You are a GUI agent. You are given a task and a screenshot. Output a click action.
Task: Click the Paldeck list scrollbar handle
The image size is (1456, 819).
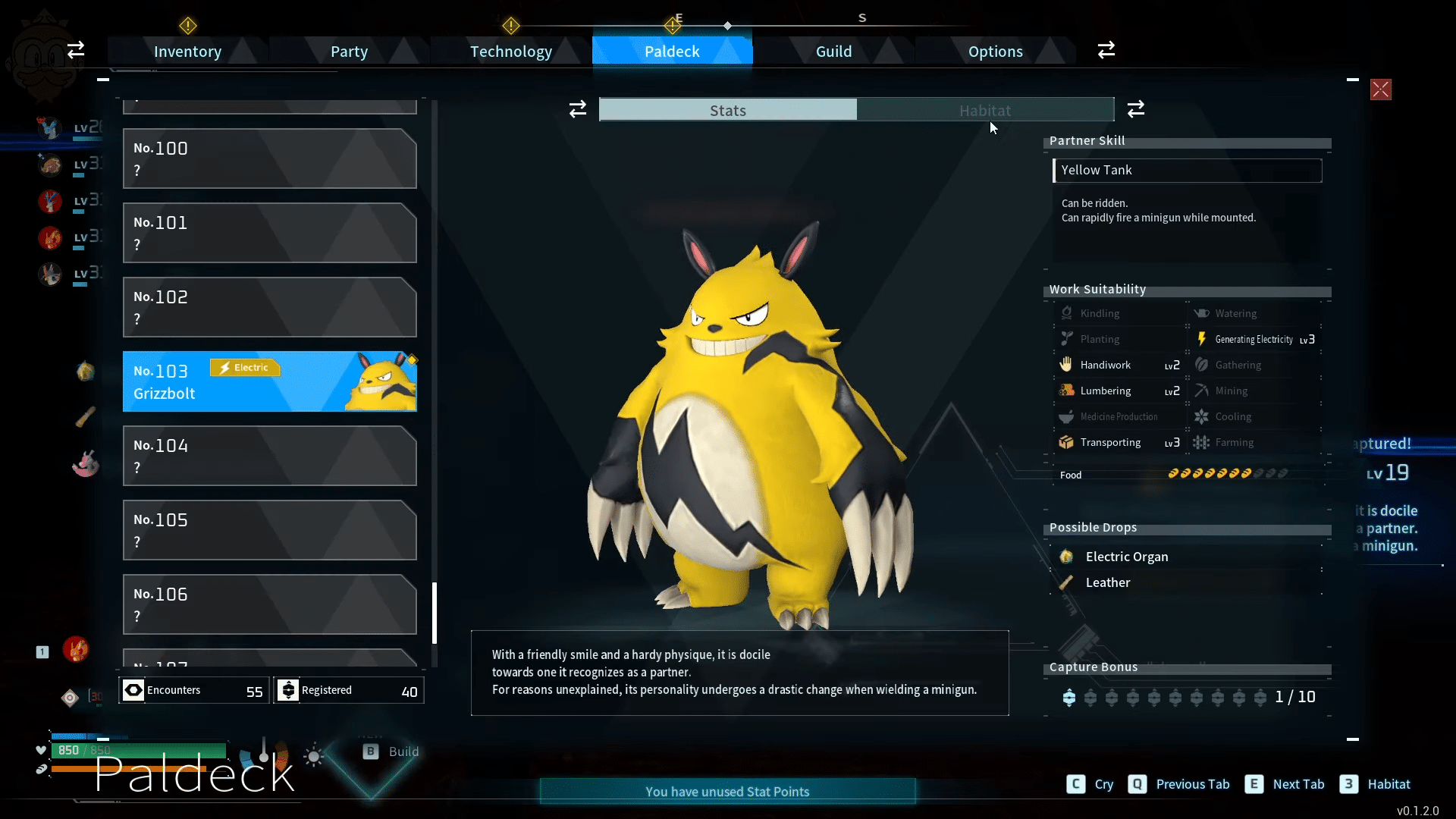[x=435, y=613]
